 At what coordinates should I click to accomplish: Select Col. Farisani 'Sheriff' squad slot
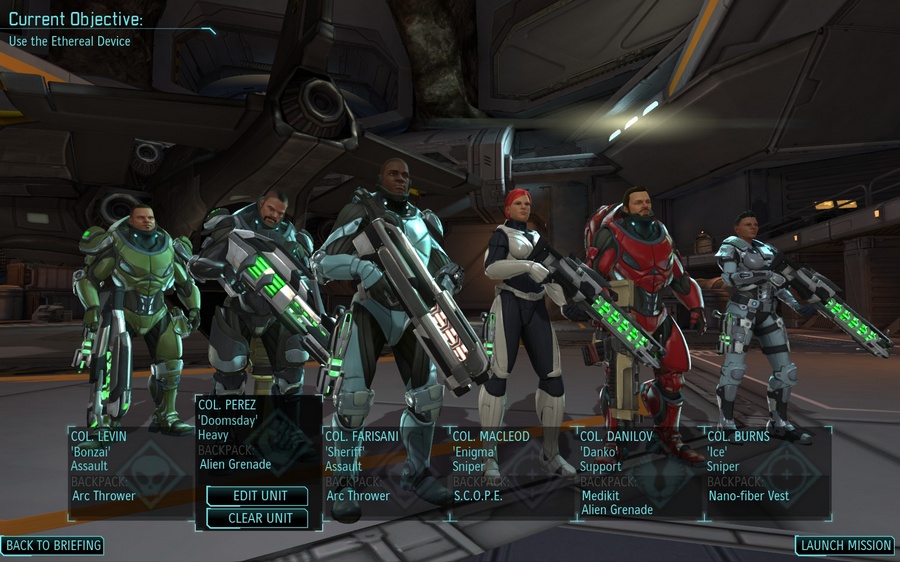tap(386, 472)
